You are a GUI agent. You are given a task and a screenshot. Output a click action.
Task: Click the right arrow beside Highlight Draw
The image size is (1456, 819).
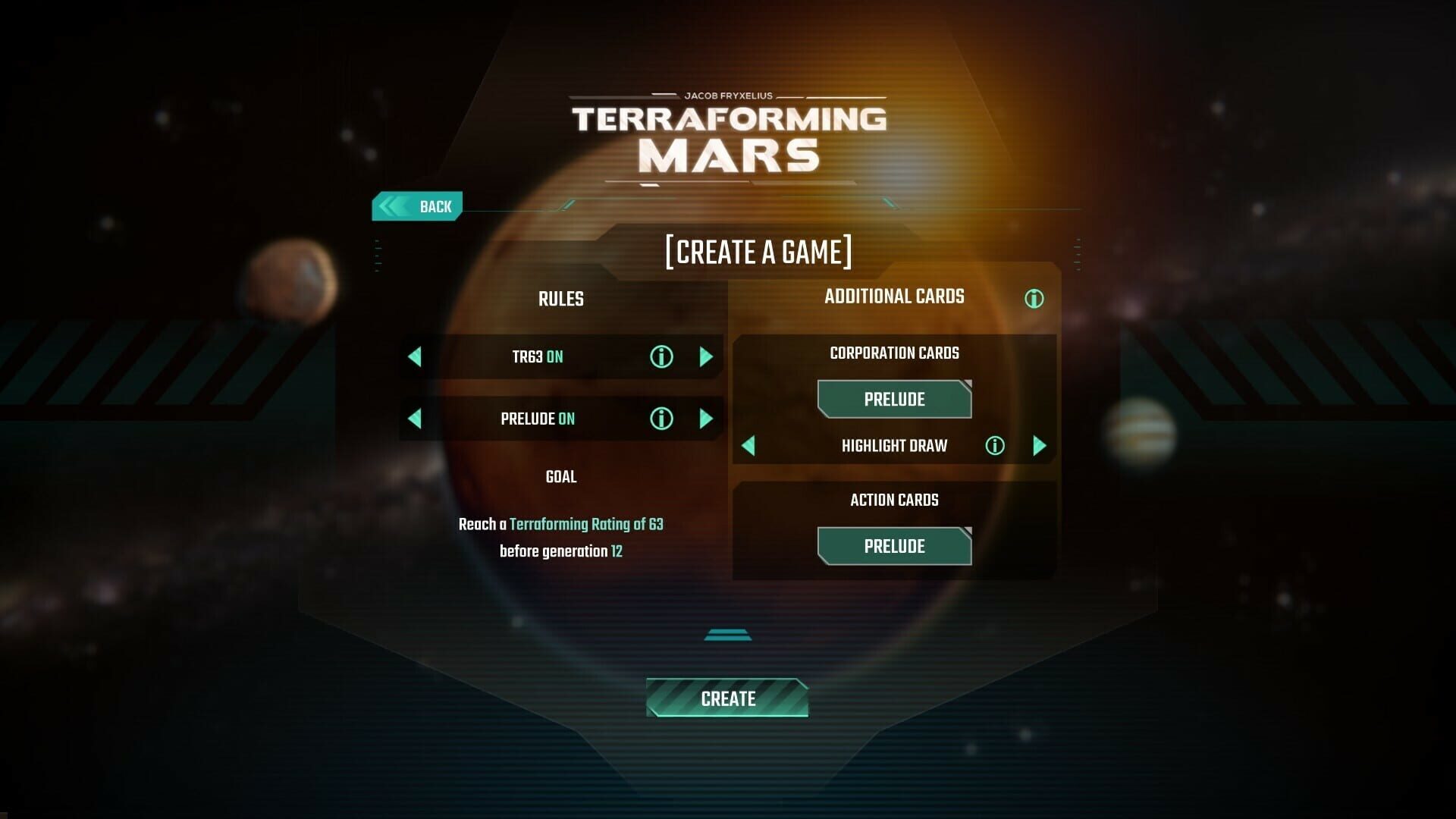click(x=1040, y=446)
